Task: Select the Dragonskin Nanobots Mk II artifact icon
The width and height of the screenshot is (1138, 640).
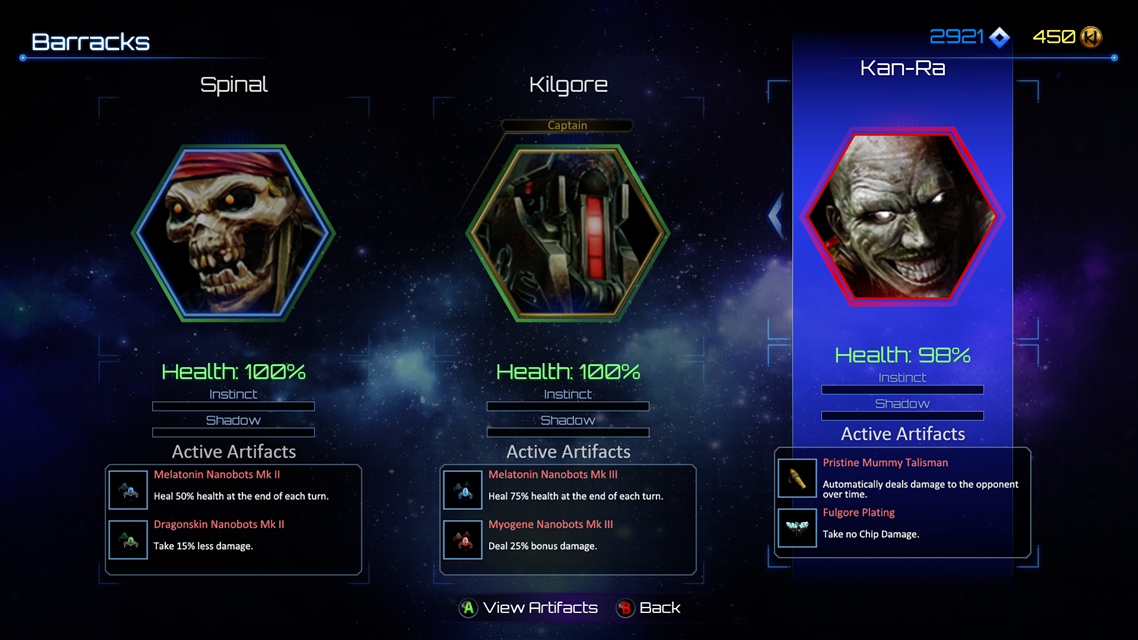Action: click(128, 539)
